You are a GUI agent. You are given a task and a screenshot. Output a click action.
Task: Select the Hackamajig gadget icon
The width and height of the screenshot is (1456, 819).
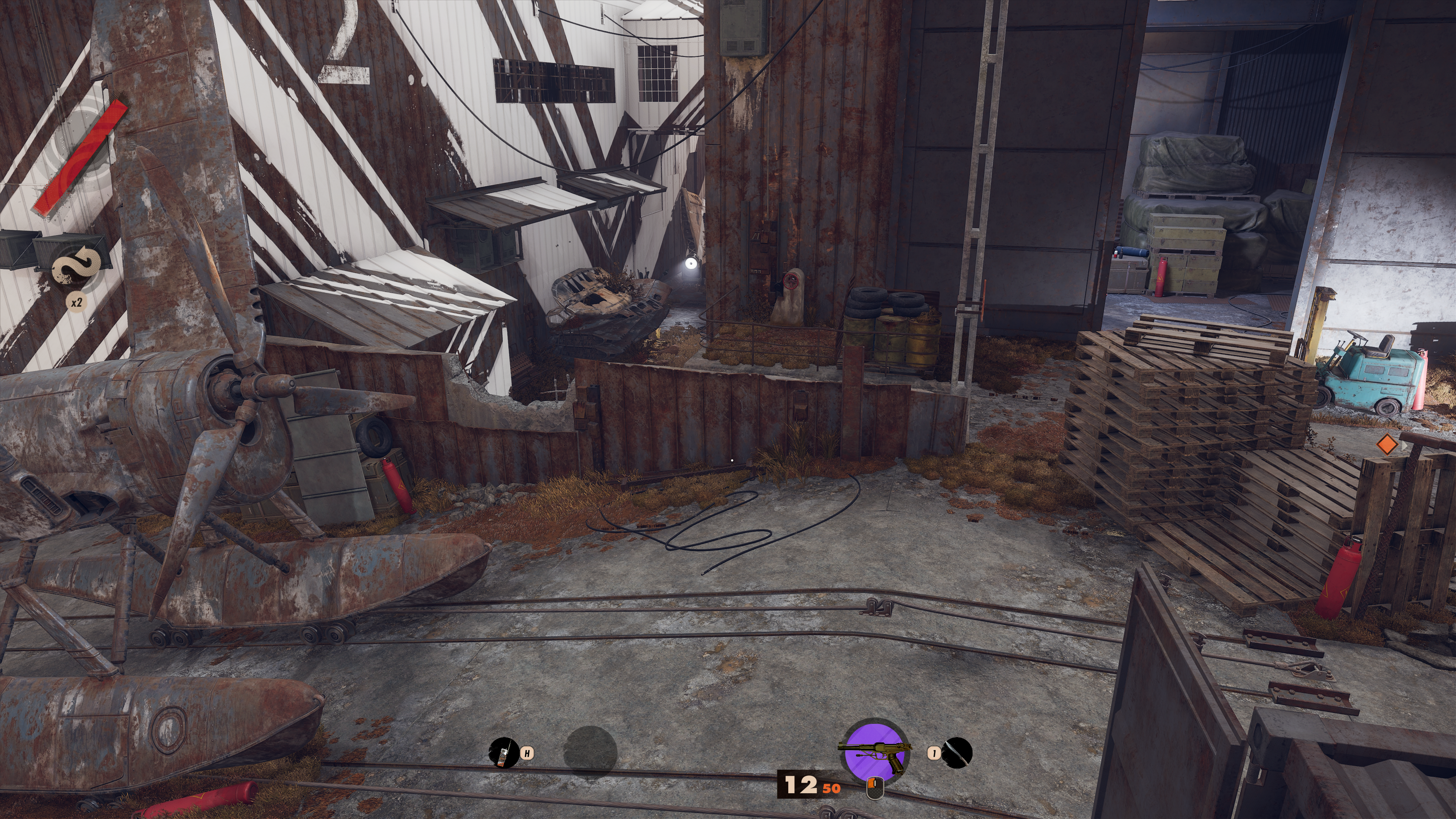pyautogui.click(x=503, y=753)
